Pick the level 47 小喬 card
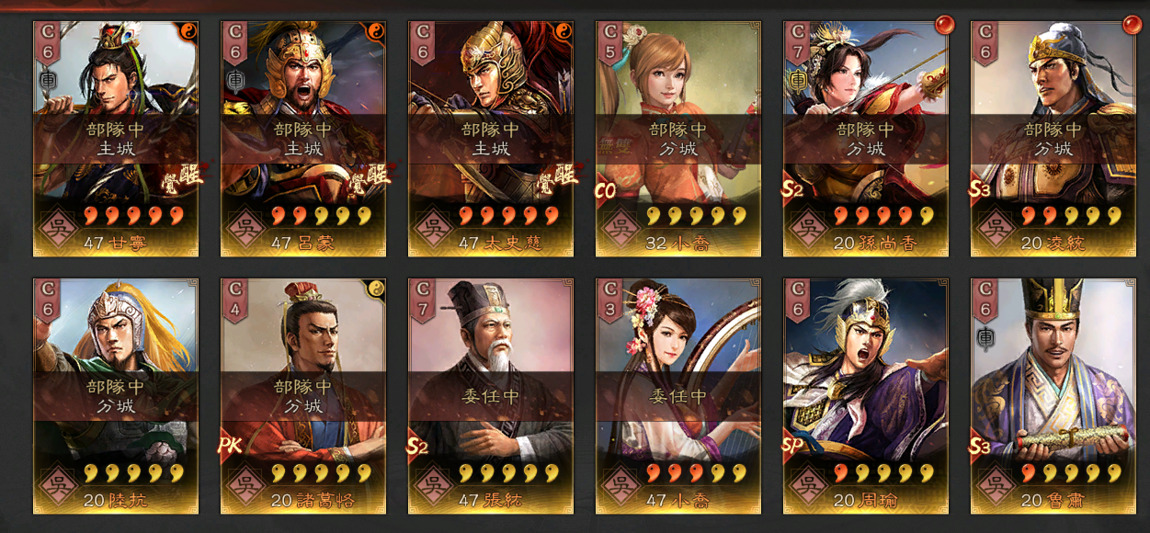The image size is (1150, 533). point(678,396)
